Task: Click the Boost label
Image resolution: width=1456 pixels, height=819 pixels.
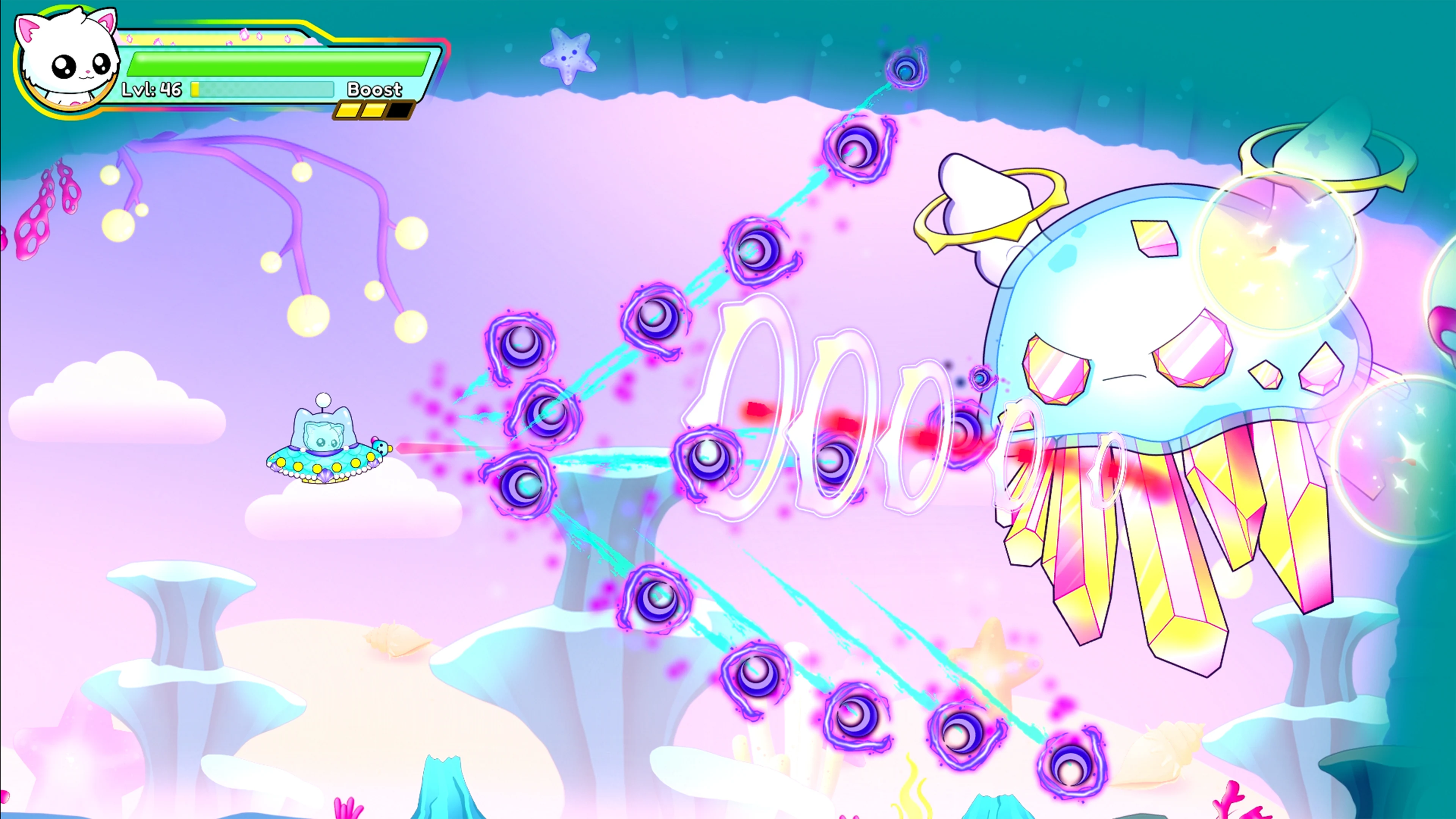Action: [374, 89]
